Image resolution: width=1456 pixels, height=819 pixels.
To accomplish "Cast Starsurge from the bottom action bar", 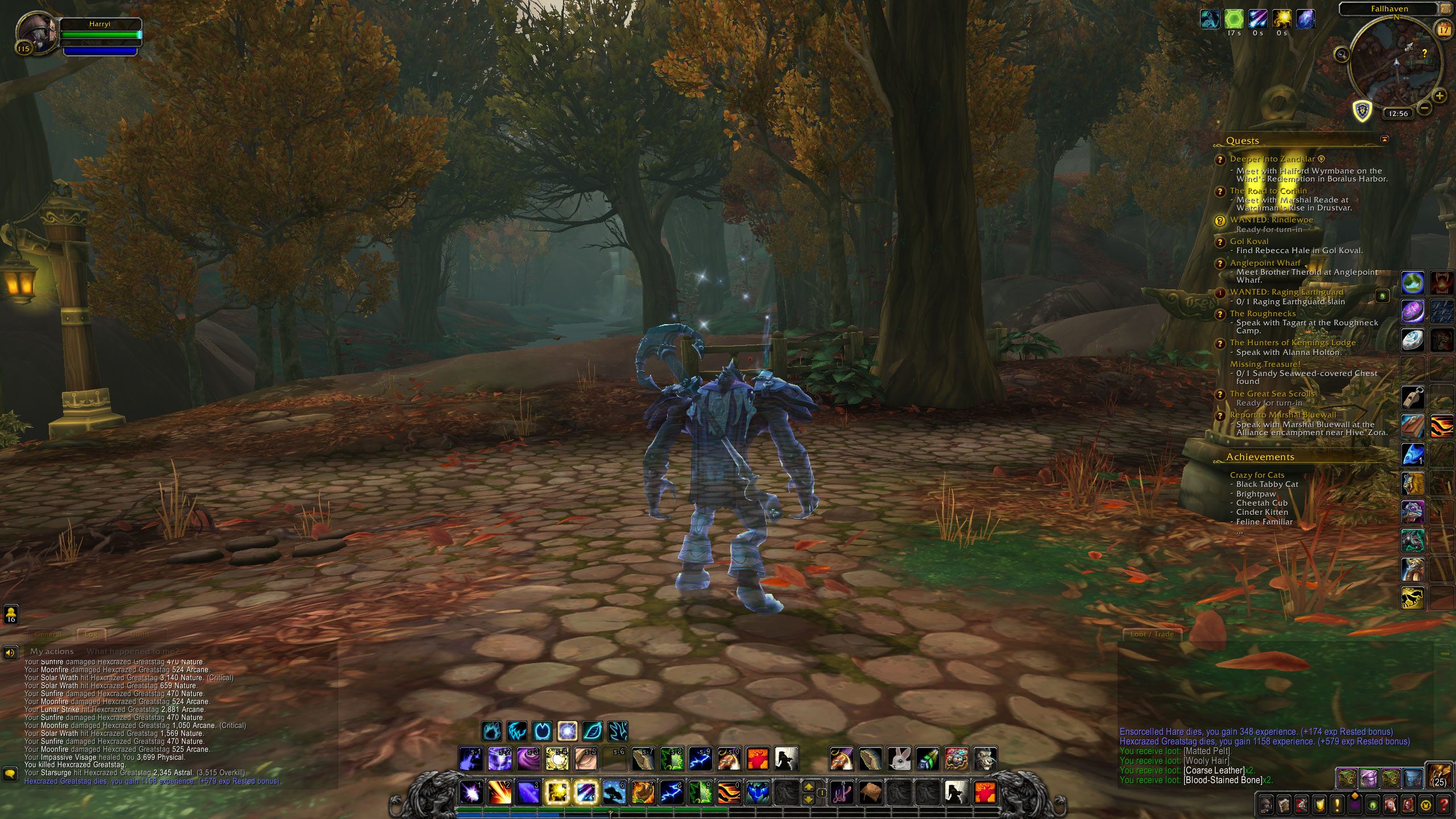I will [x=470, y=792].
